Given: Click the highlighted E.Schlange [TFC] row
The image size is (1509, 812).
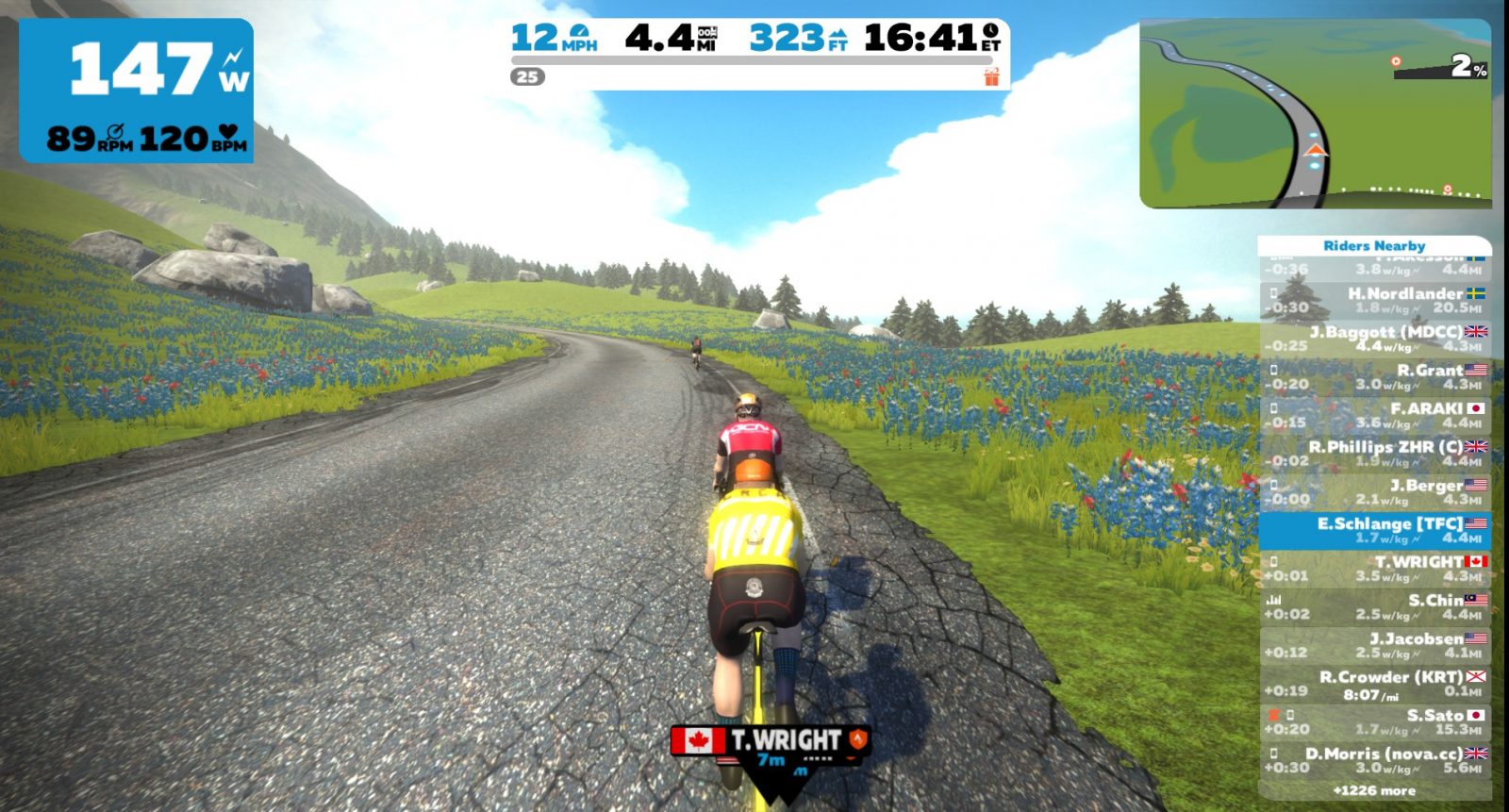Looking at the screenshot, I should (1375, 530).
